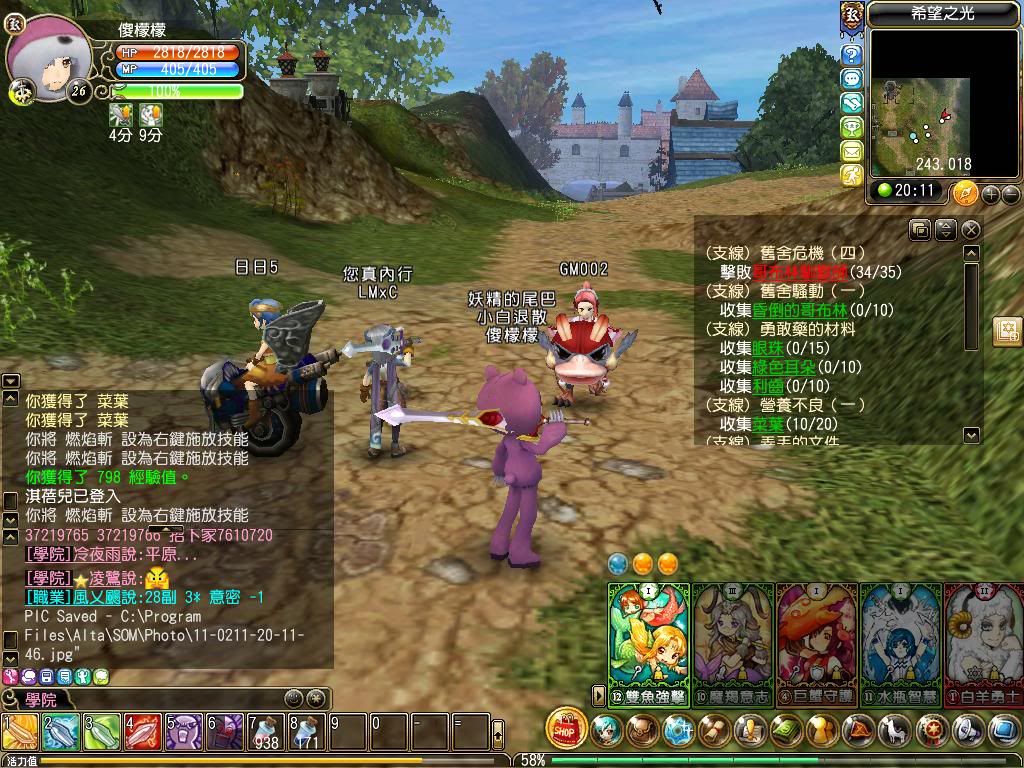This screenshot has height=768, width=1024.
Task: Trigger the golden sword skill in slot 1
Action: [x=20, y=733]
